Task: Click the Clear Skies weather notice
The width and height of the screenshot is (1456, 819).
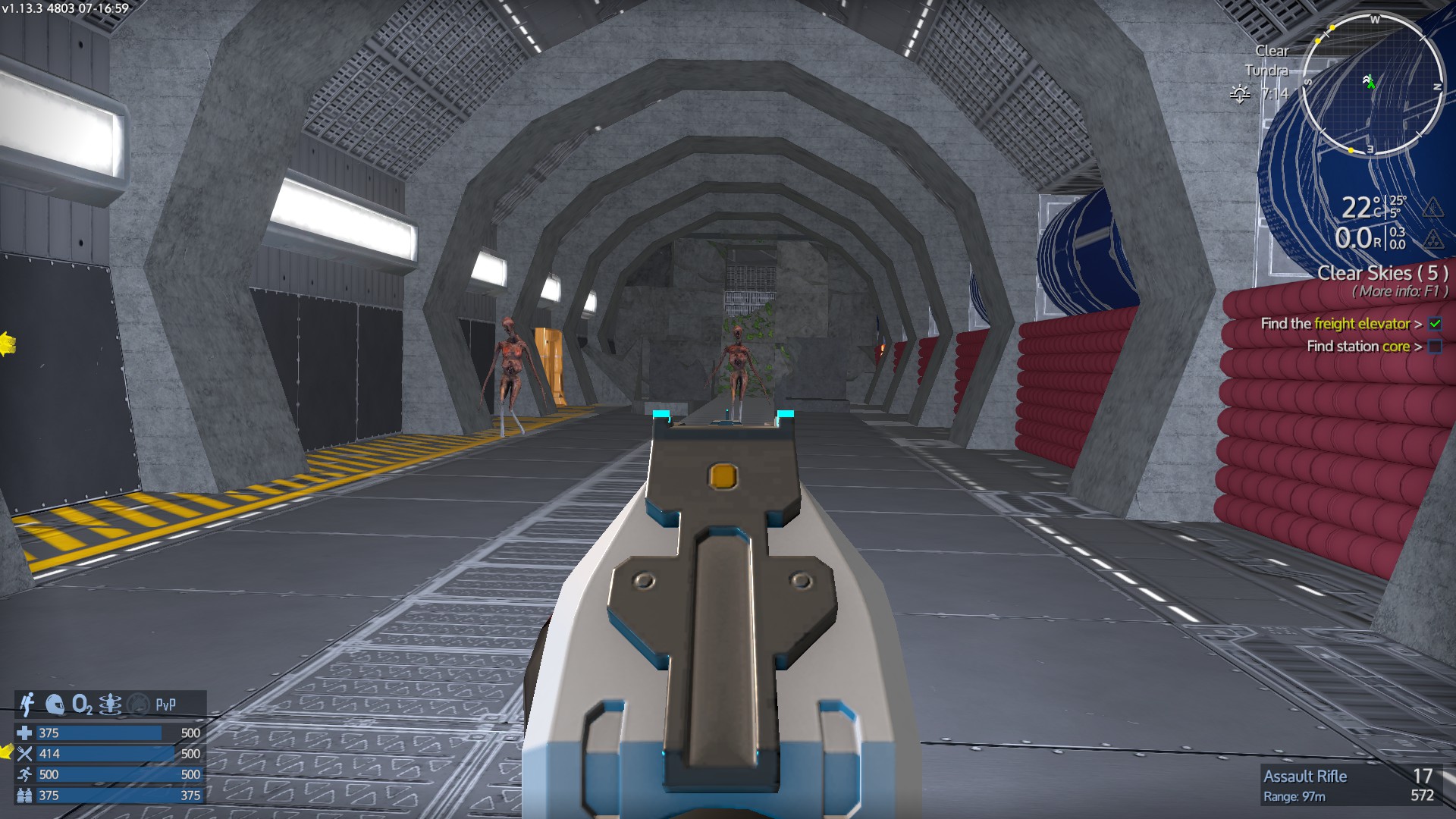Action: click(1382, 273)
